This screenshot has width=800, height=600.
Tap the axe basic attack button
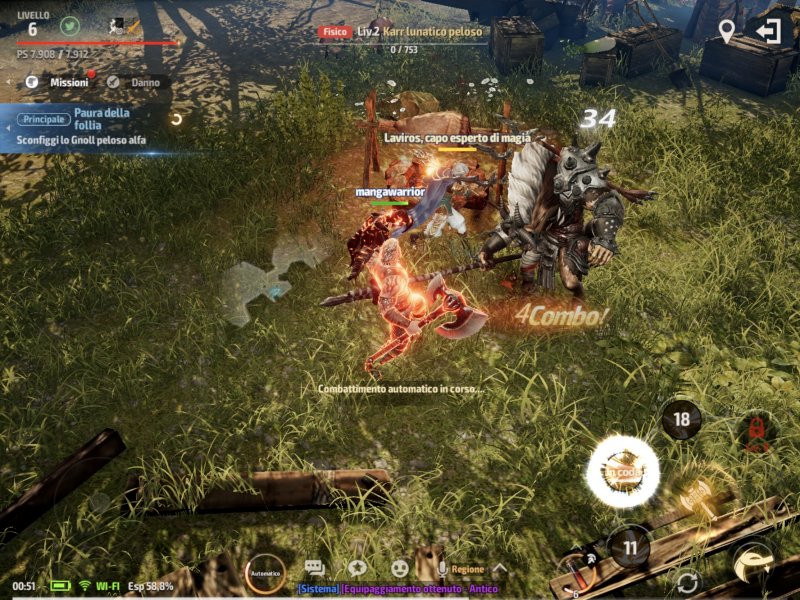pos(699,496)
